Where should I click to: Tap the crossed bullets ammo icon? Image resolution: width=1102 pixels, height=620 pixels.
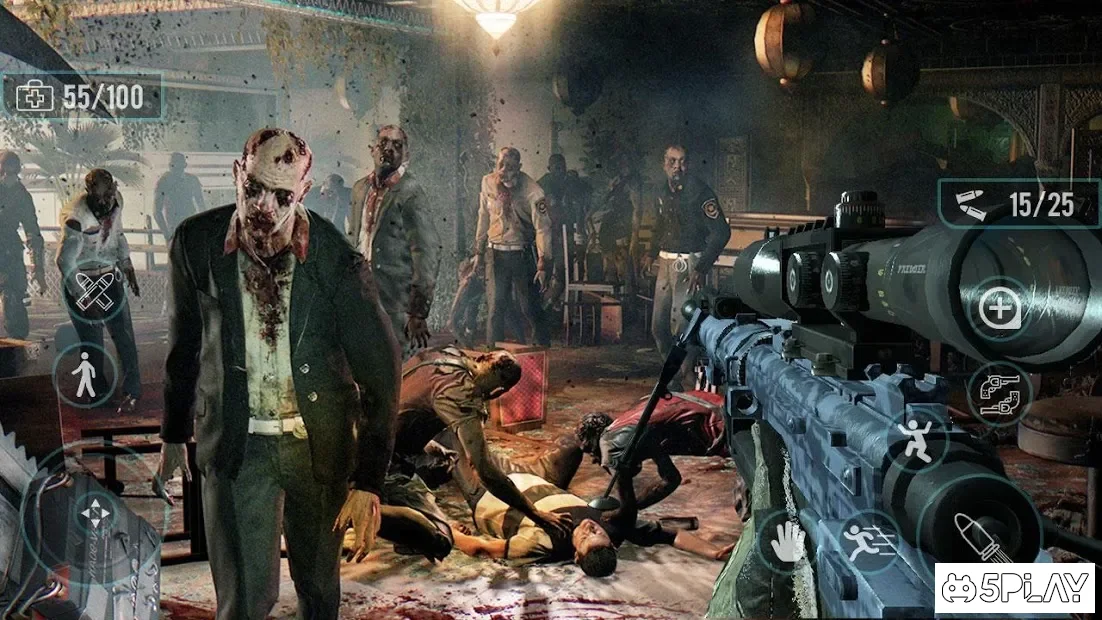[x=95, y=290]
